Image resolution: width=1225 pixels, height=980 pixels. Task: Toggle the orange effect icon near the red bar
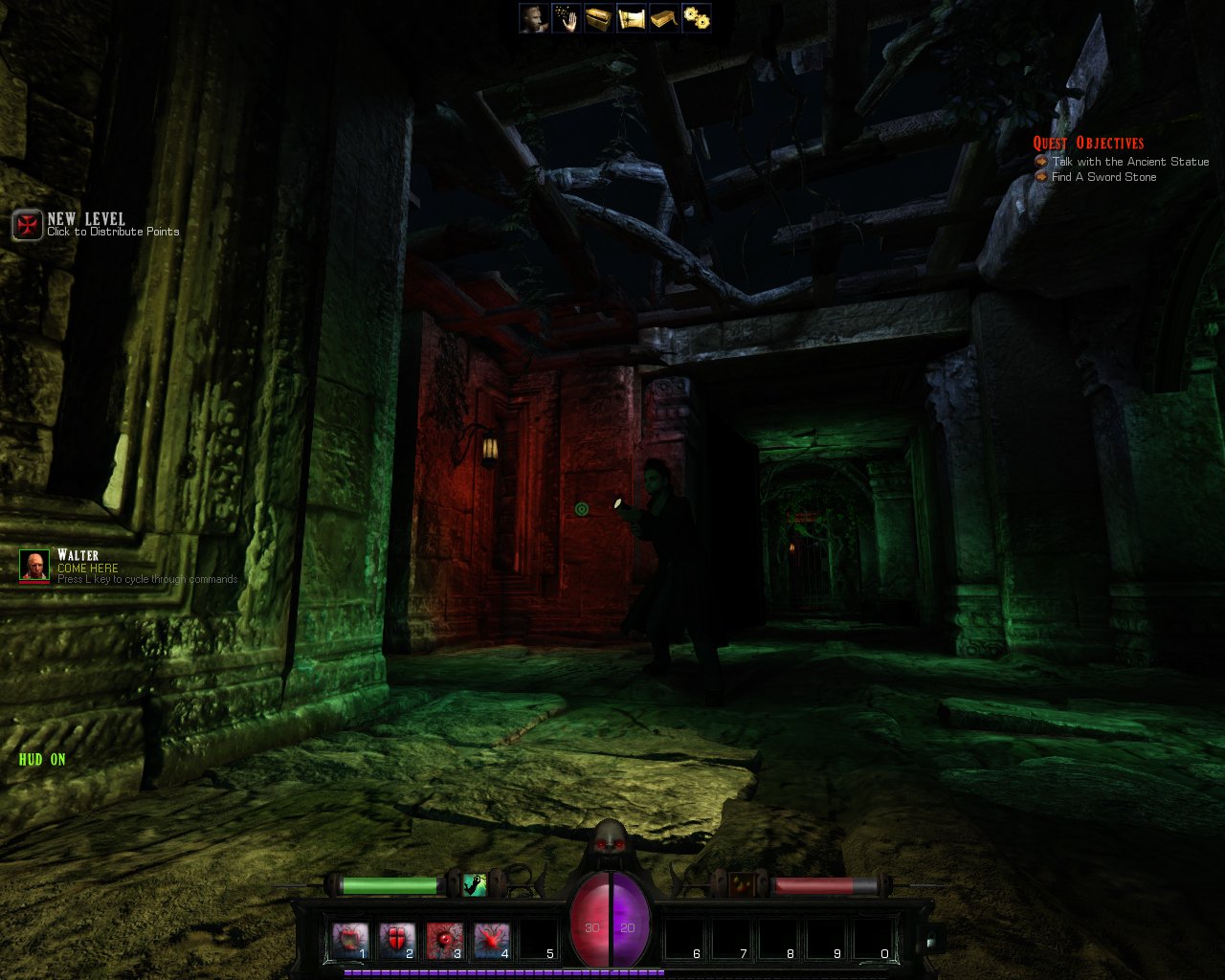[743, 885]
